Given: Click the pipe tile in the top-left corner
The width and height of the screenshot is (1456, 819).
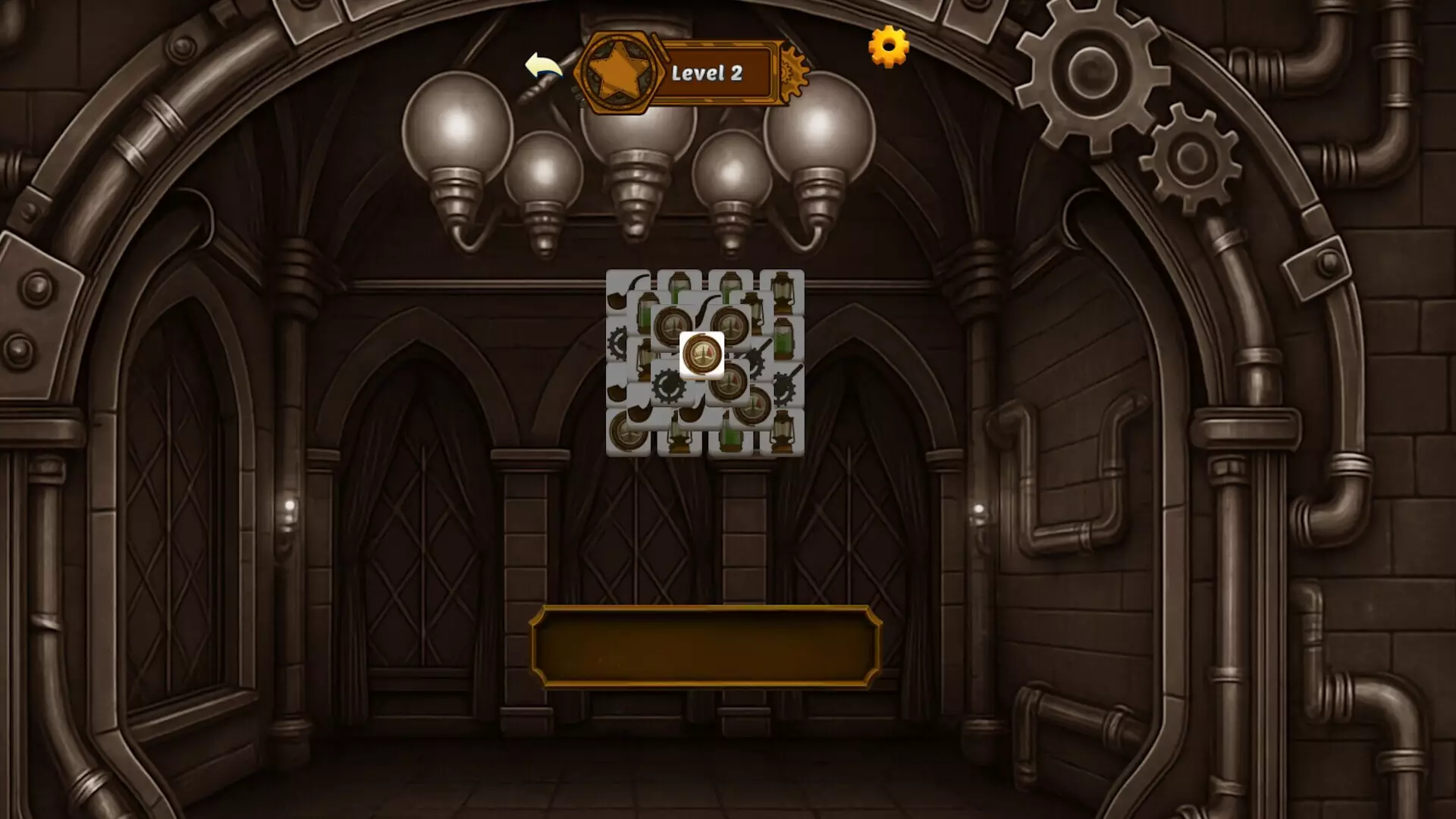Looking at the screenshot, I should (x=617, y=293).
